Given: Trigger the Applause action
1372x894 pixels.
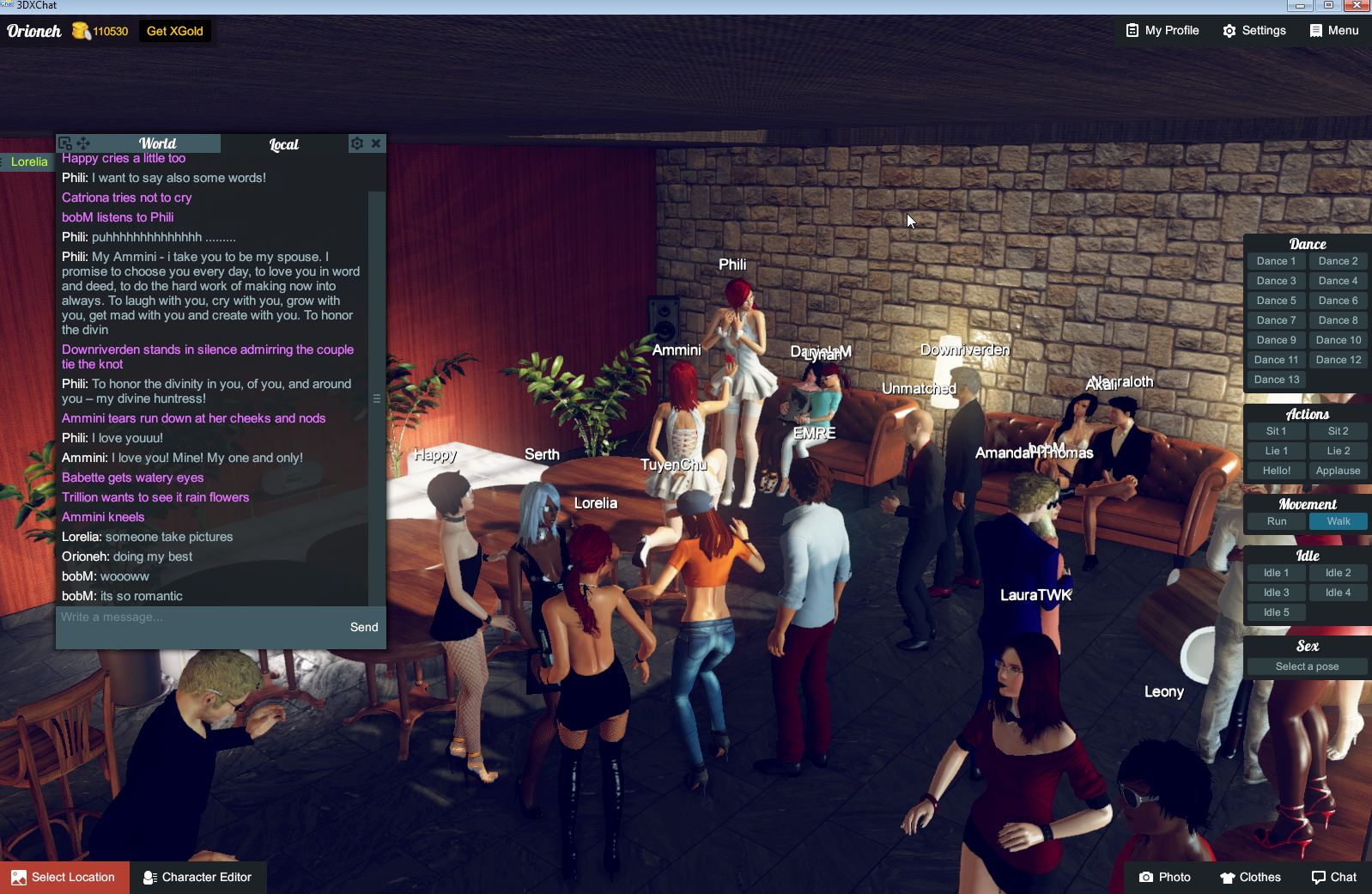Looking at the screenshot, I should (x=1338, y=471).
